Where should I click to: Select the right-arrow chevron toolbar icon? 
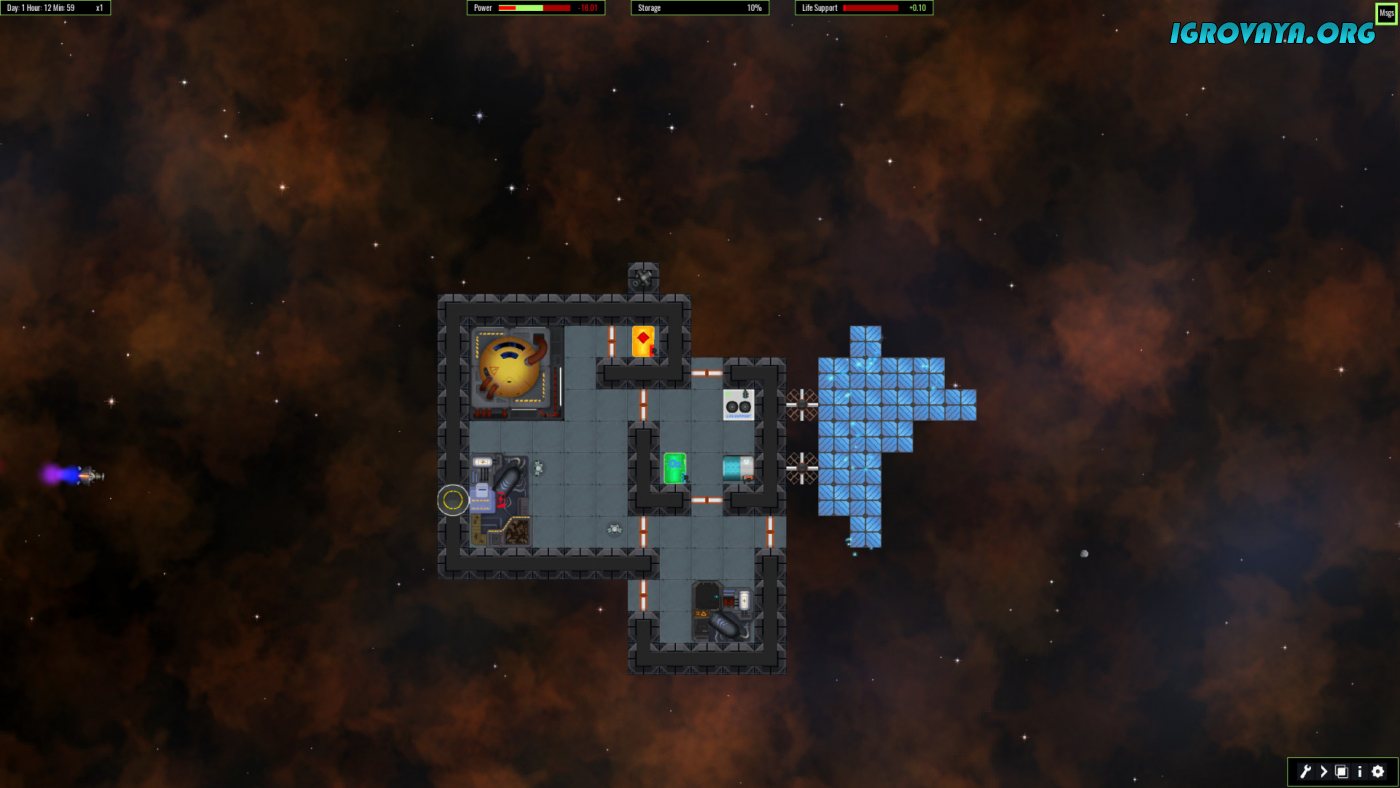click(x=1324, y=771)
